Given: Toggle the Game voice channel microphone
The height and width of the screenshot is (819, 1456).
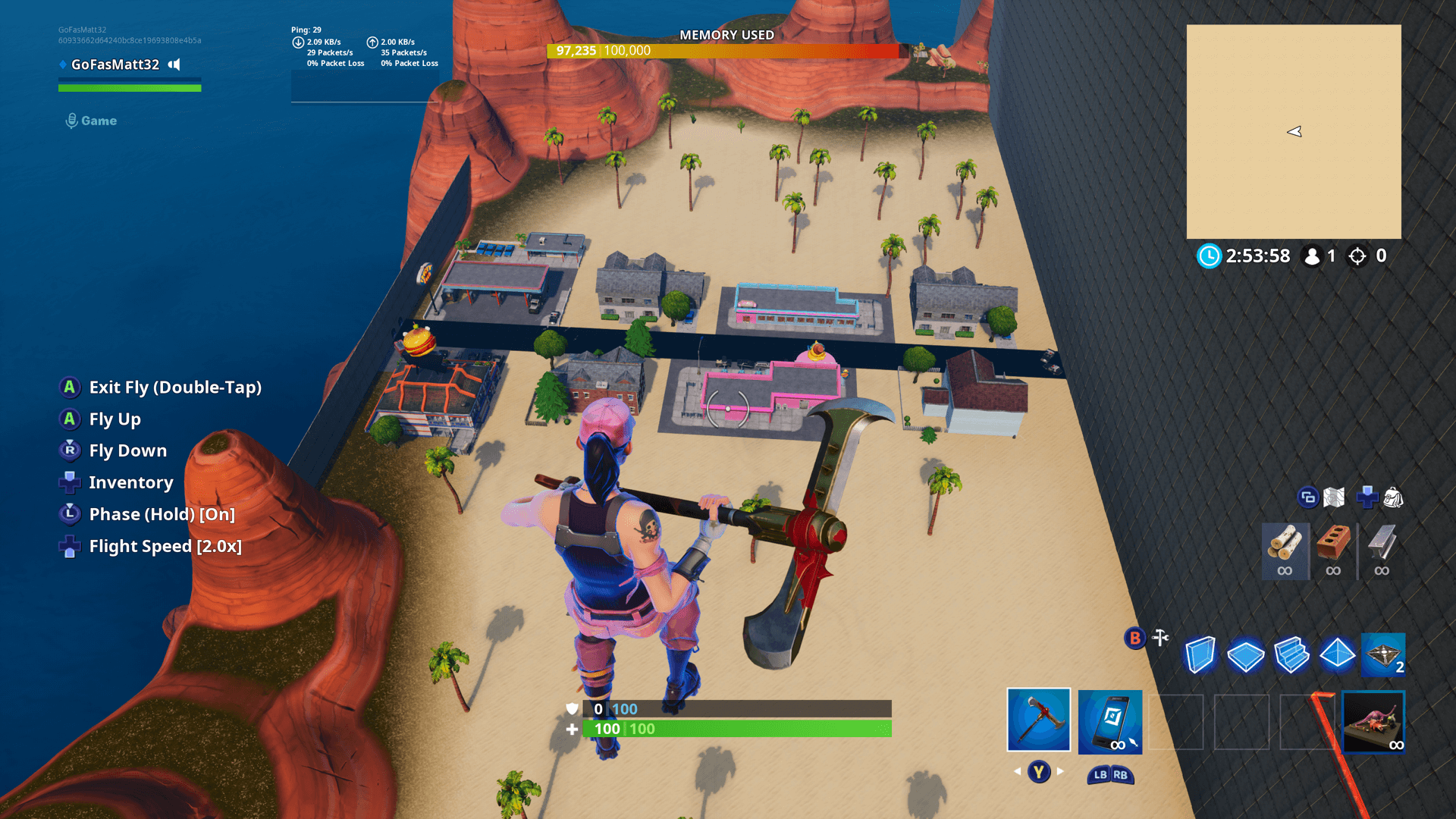Looking at the screenshot, I should [x=72, y=119].
